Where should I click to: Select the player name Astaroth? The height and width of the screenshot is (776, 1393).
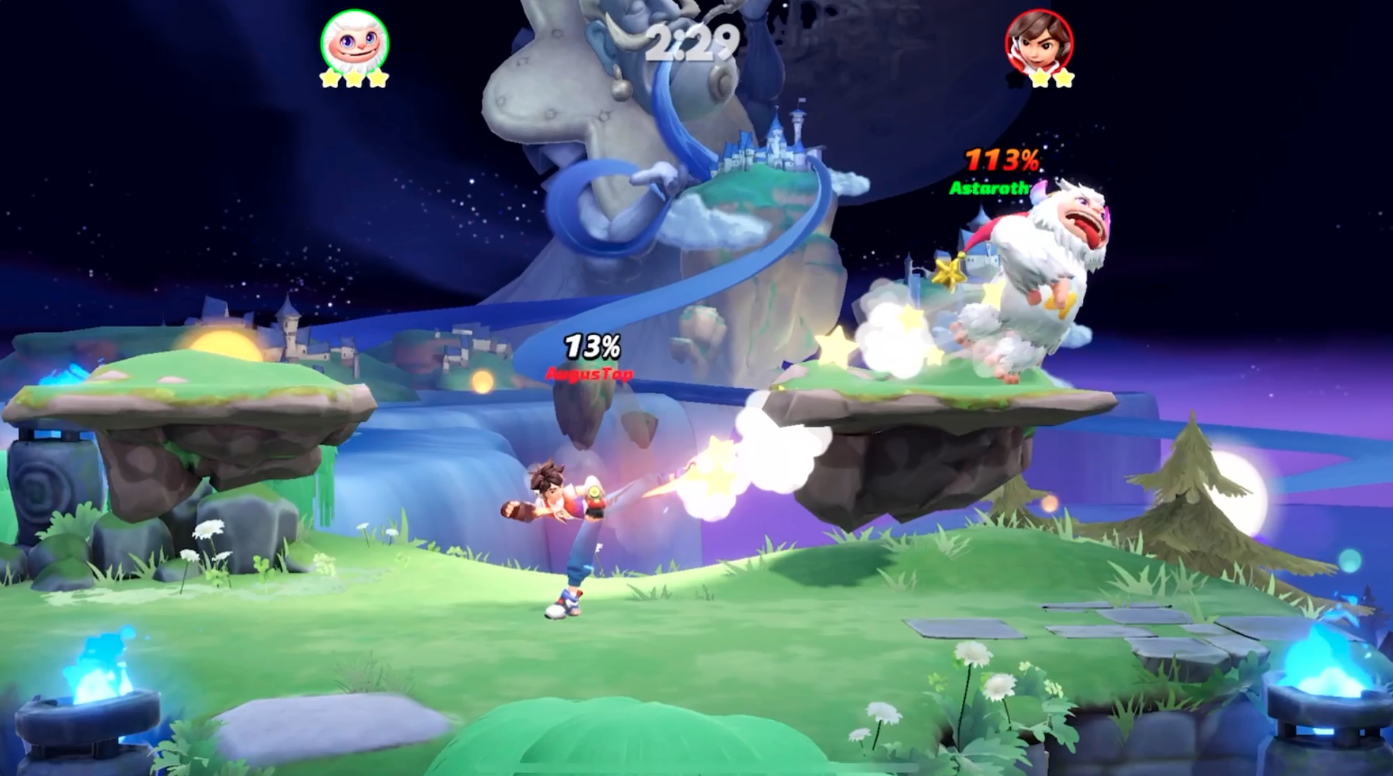point(990,189)
